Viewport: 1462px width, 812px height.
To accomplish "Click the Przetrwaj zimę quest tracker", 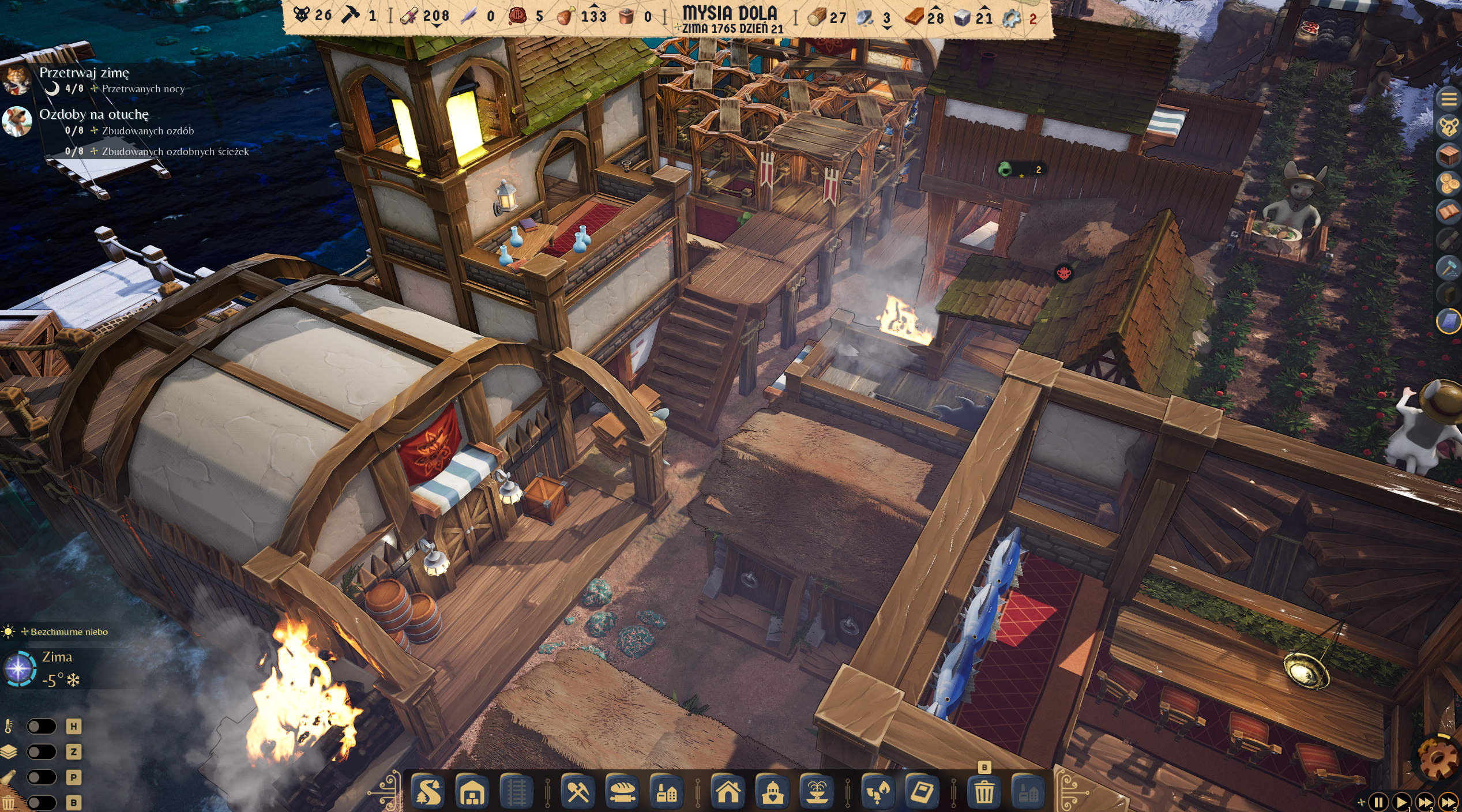I will [84, 73].
